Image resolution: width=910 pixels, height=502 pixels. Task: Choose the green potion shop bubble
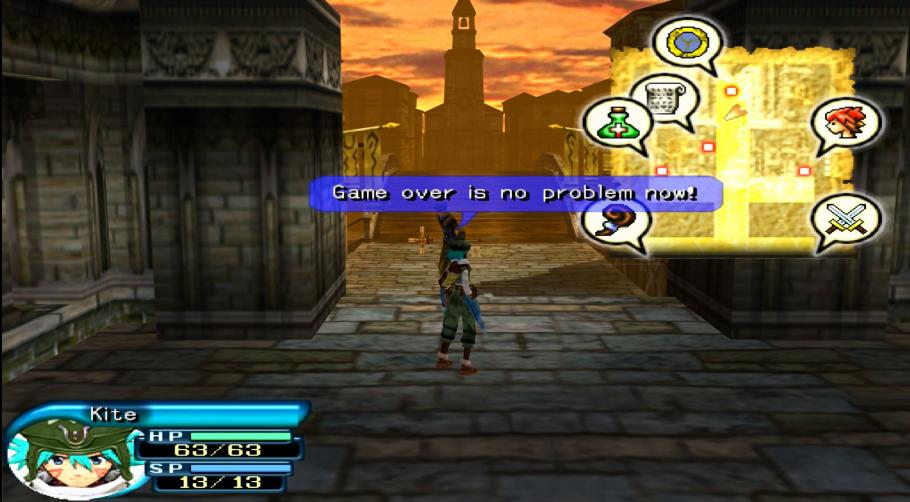(x=616, y=123)
